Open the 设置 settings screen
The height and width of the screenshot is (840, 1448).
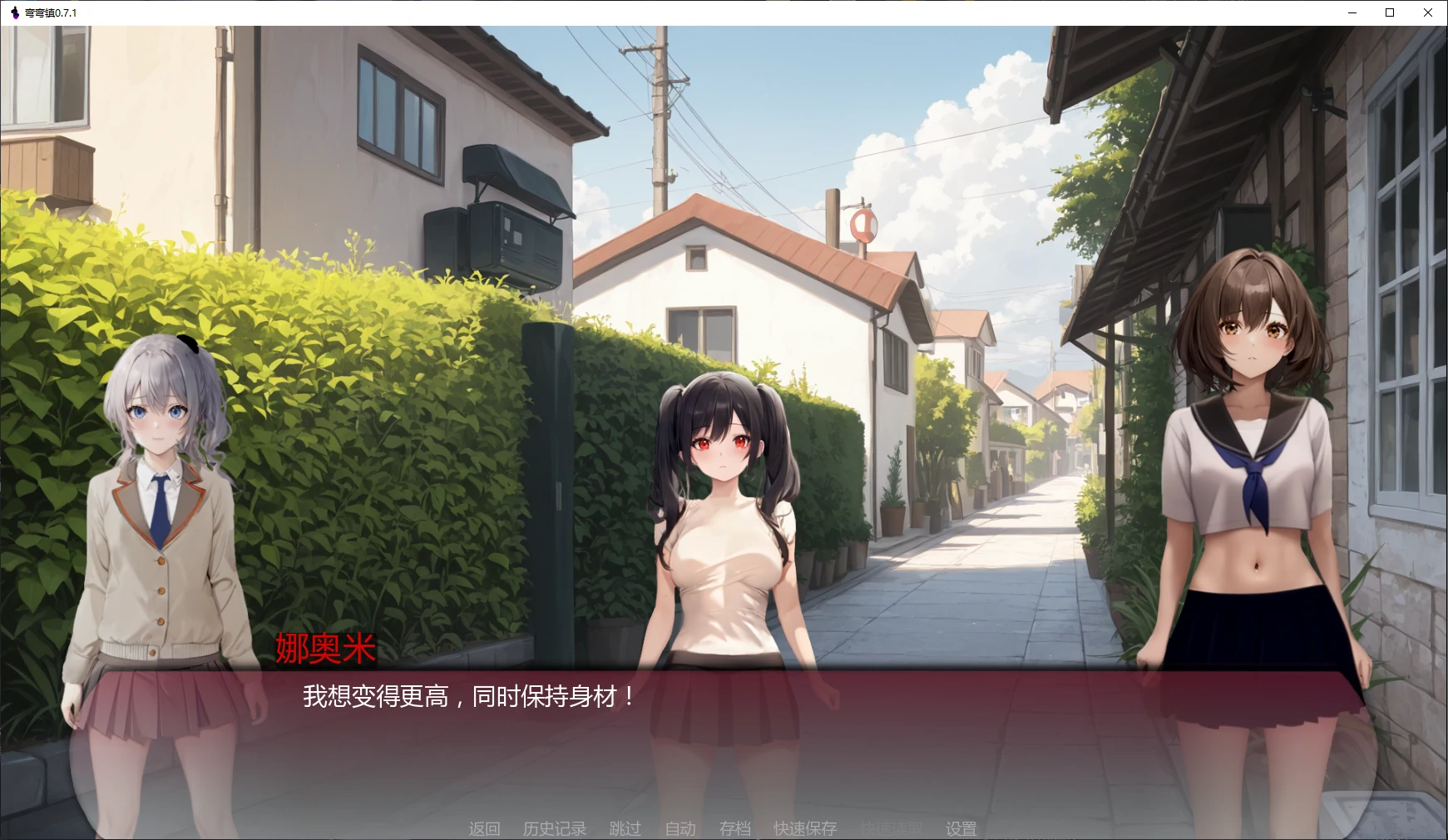pyautogui.click(x=961, y=828)
